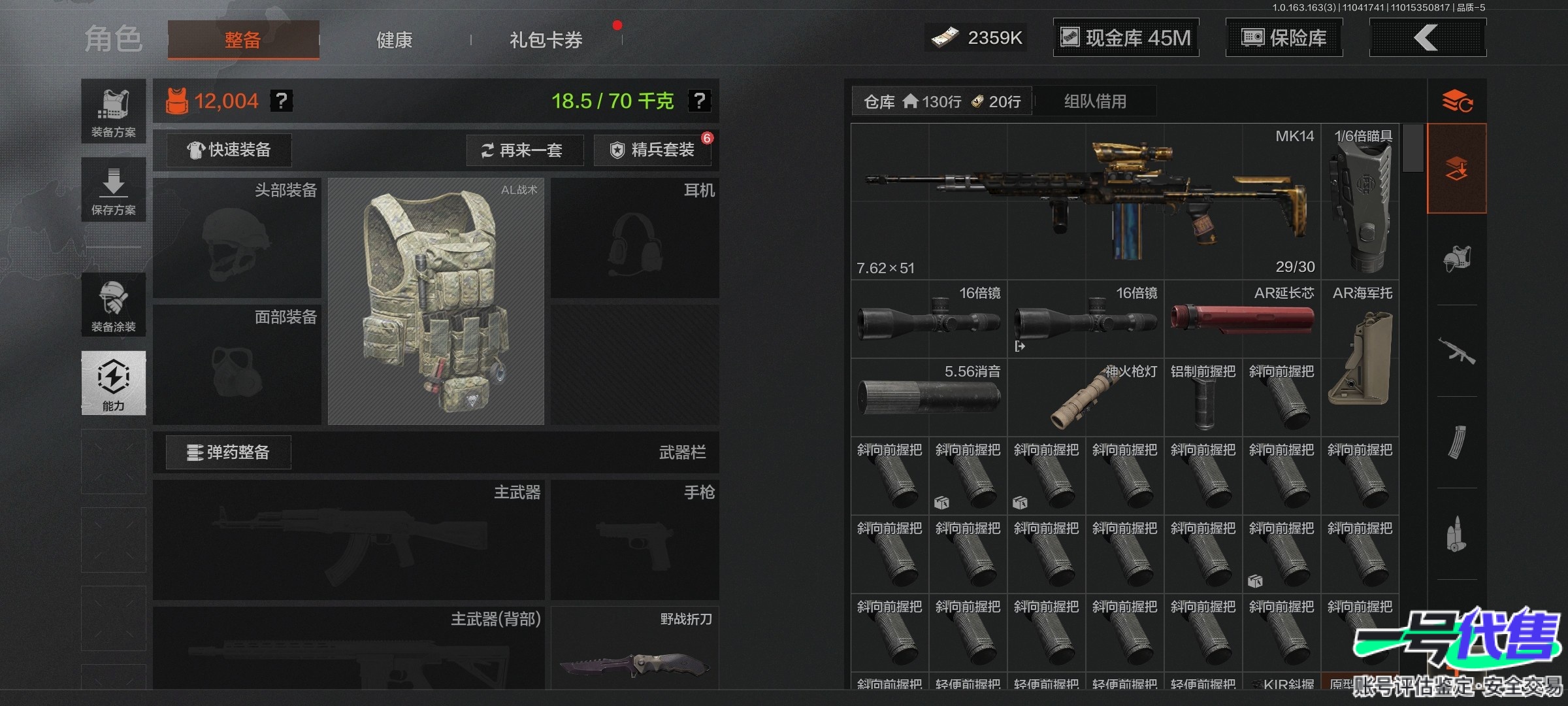Open the 礼包卡券 tab
The height and width of the screenshot is (706, 1568).
(546, 40)
